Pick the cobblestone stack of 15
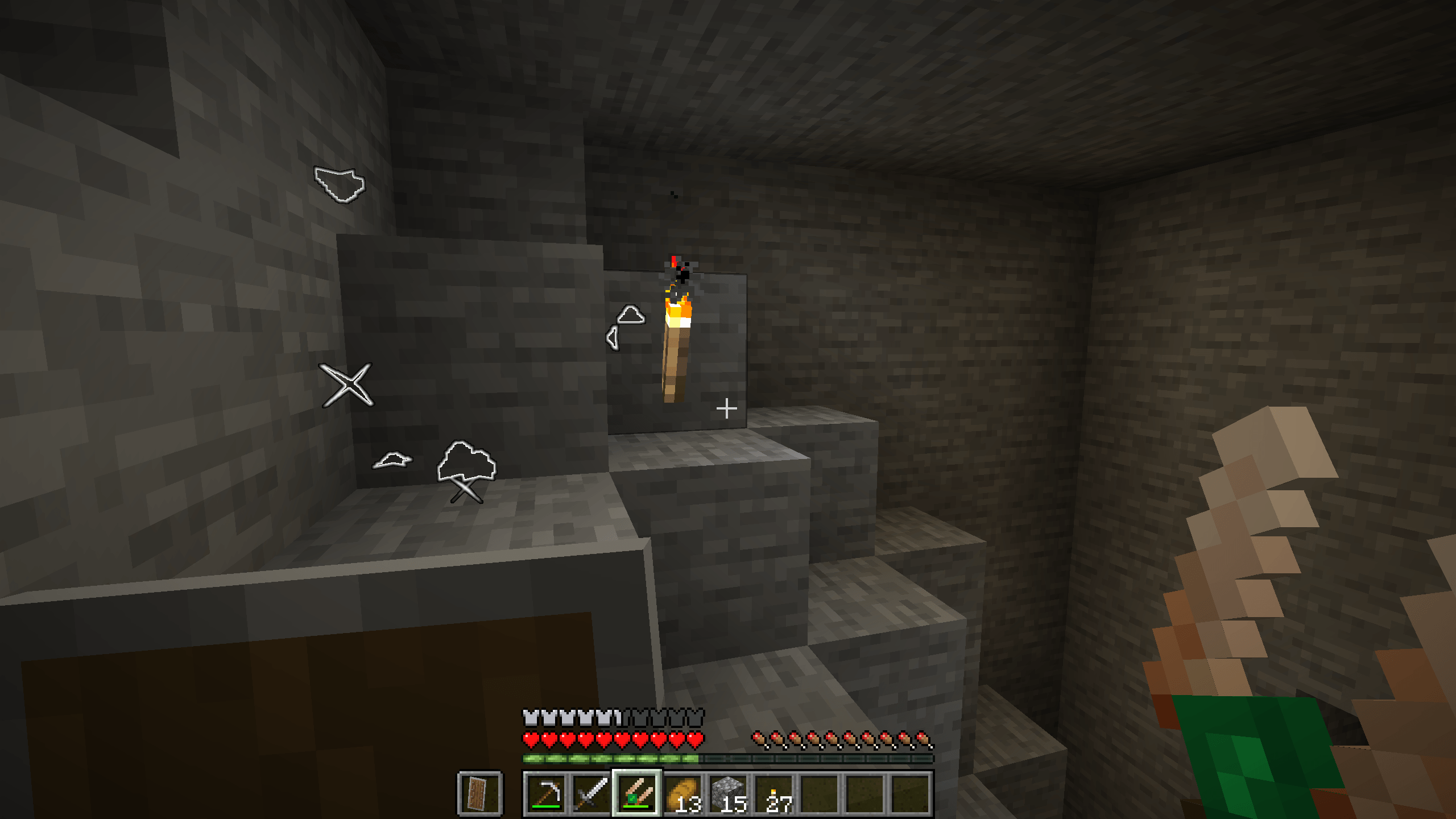 tap(728, 793)
